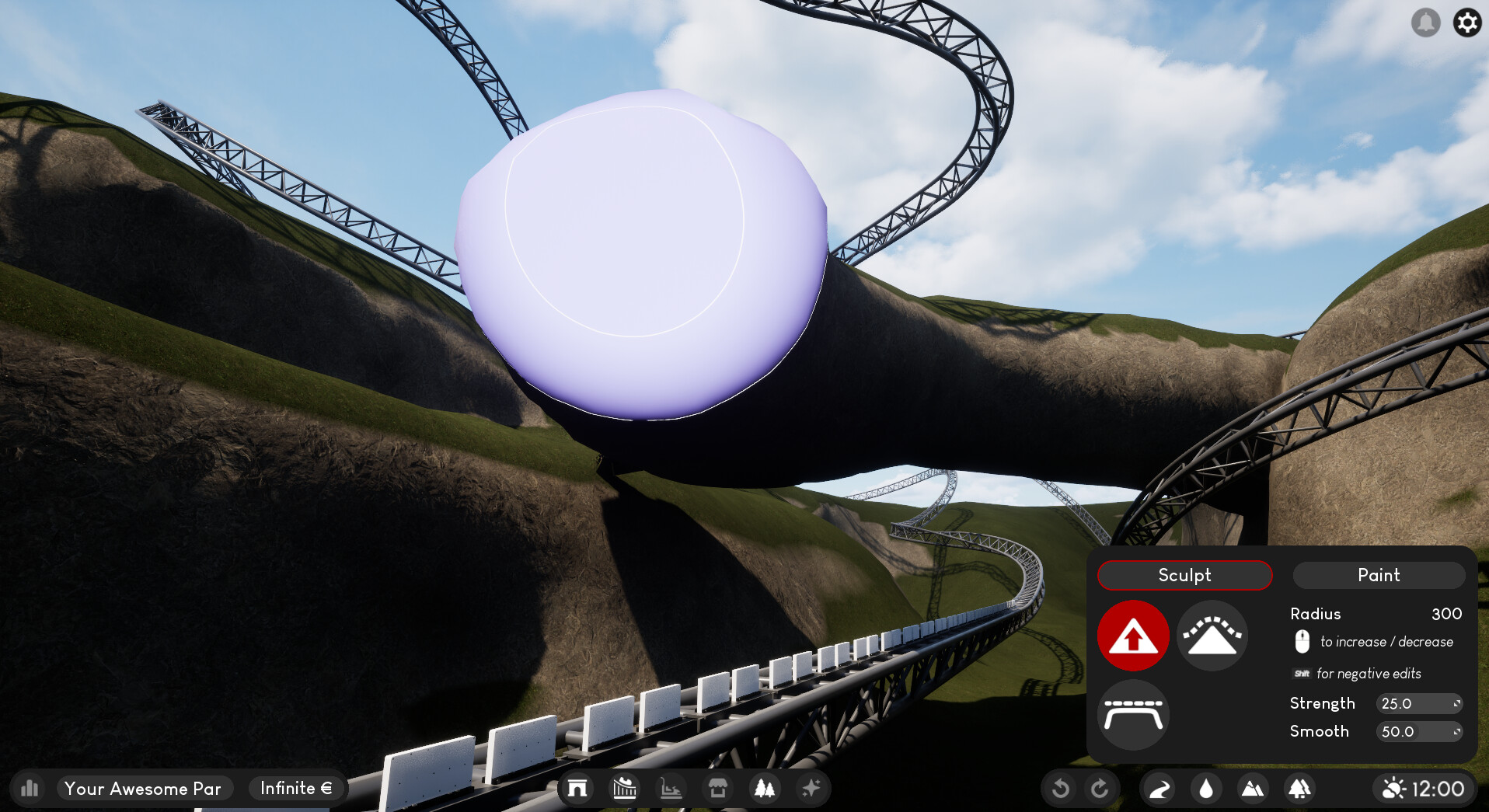Select the trees scenery icon
1489x812 pixels.
(x=764, y=788)
